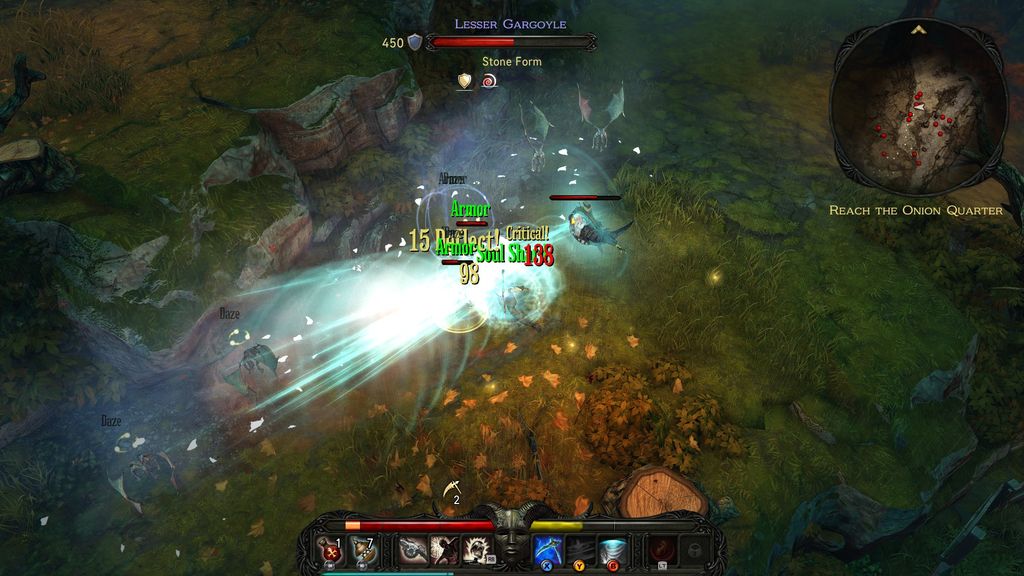Viewport: 1024px width, 576px height.
Task: Use the blue scythe ability
Action: pyautogui.click(x=546, y=549)
